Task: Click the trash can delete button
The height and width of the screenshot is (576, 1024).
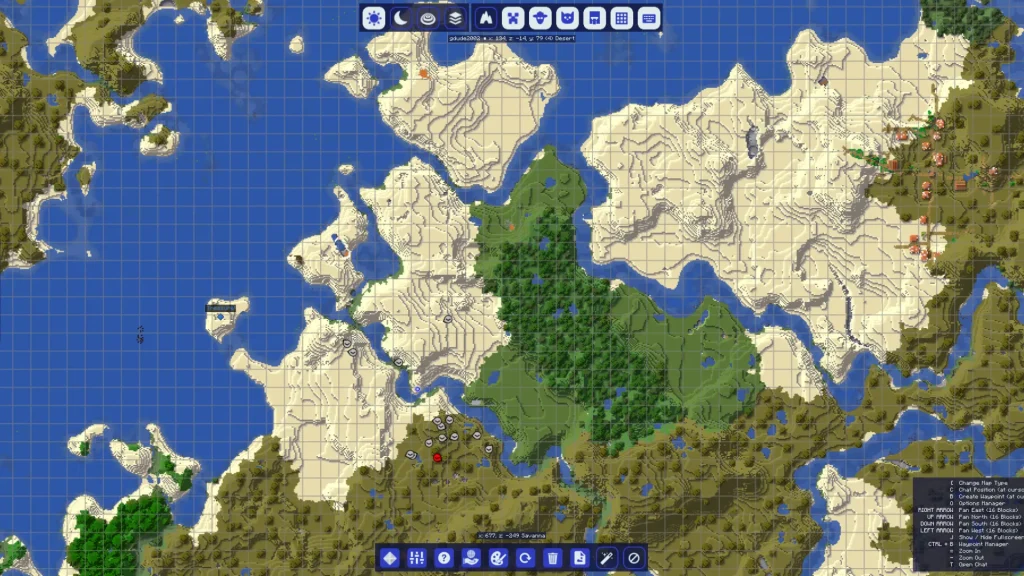Action: pos(552,557)
